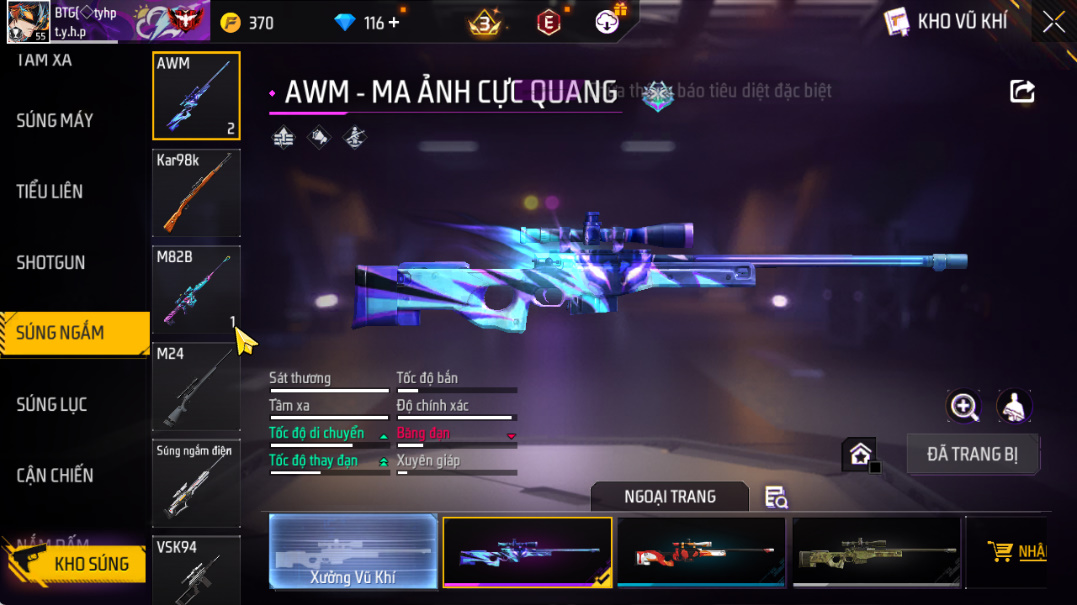Choose the red and white AWM skin

[x=701, y=551]
